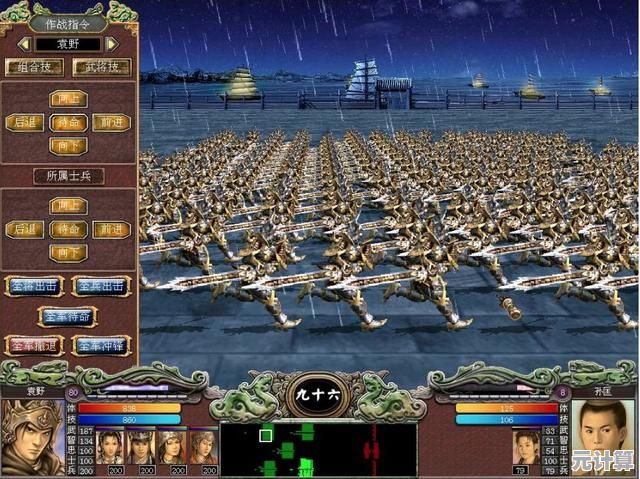Order the general to 后退 (retreat)
This screenshot has height=479, width=640.
point(24,122)
